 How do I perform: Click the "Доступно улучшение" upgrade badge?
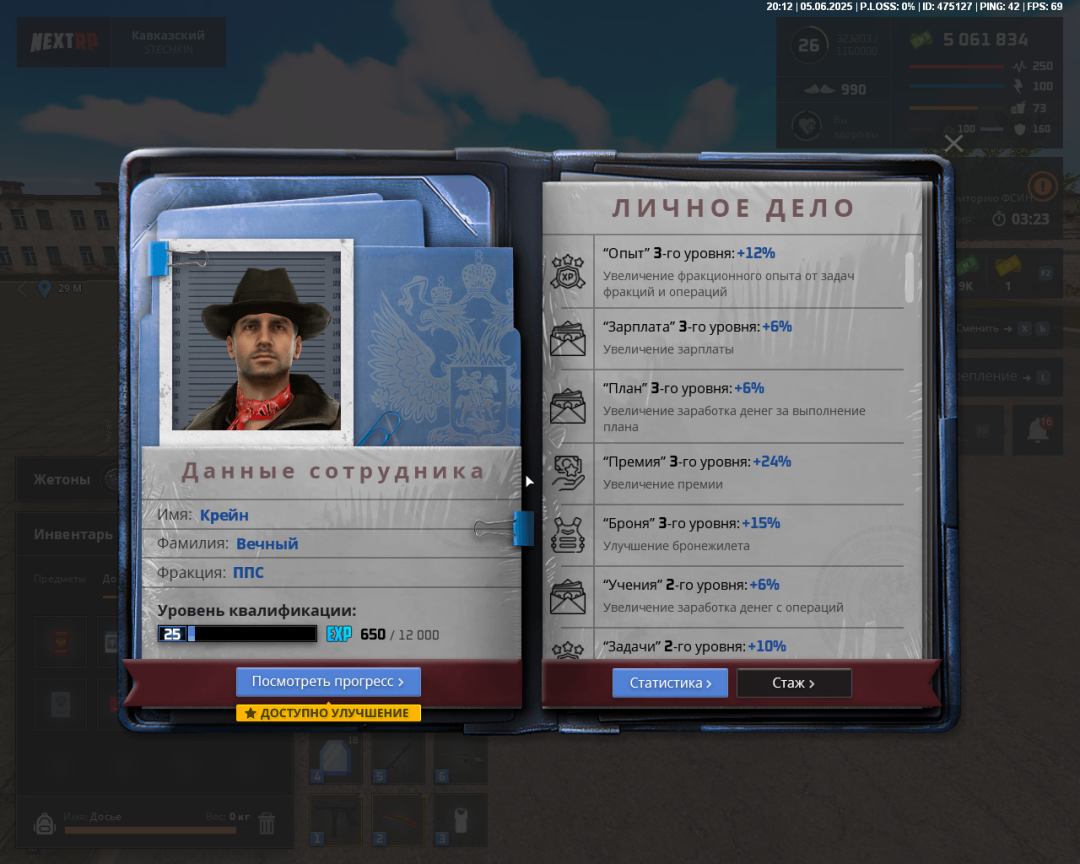328,713
